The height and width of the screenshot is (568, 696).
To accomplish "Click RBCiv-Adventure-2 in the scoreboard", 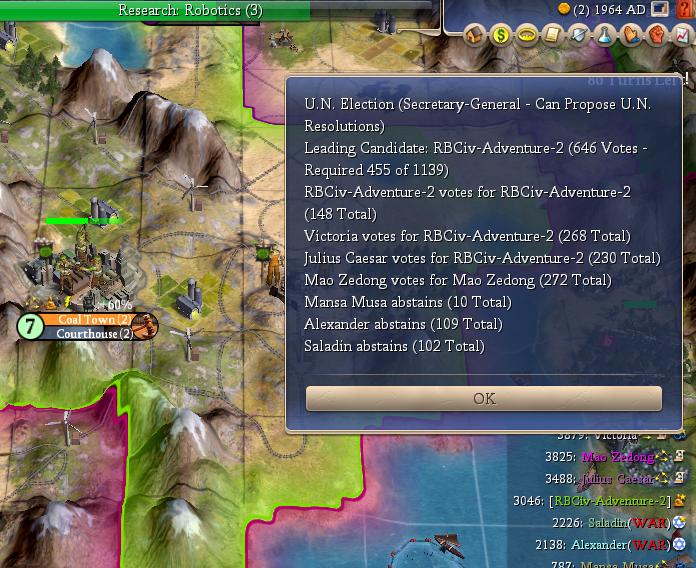I will (x=609, y=501).
